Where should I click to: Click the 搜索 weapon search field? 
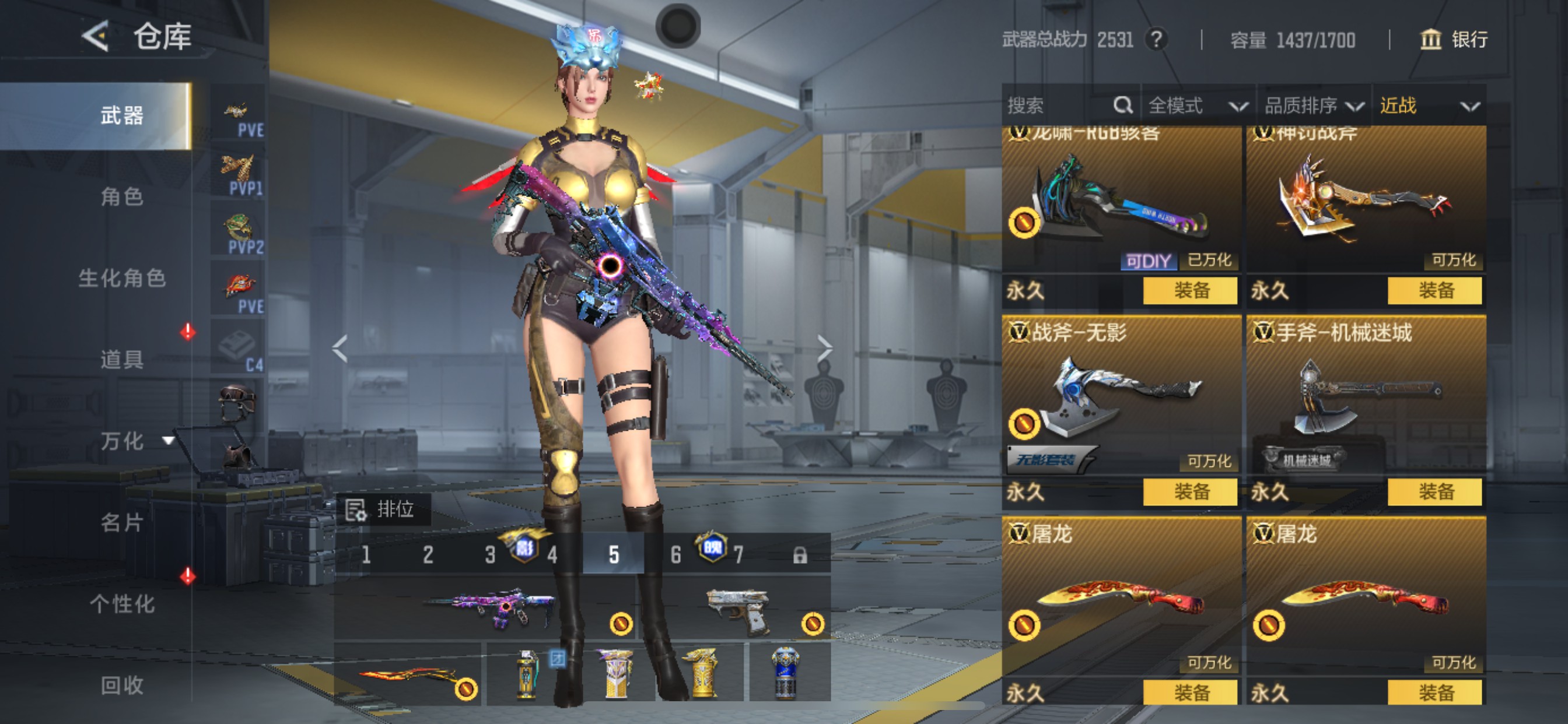click(1059, 106)
